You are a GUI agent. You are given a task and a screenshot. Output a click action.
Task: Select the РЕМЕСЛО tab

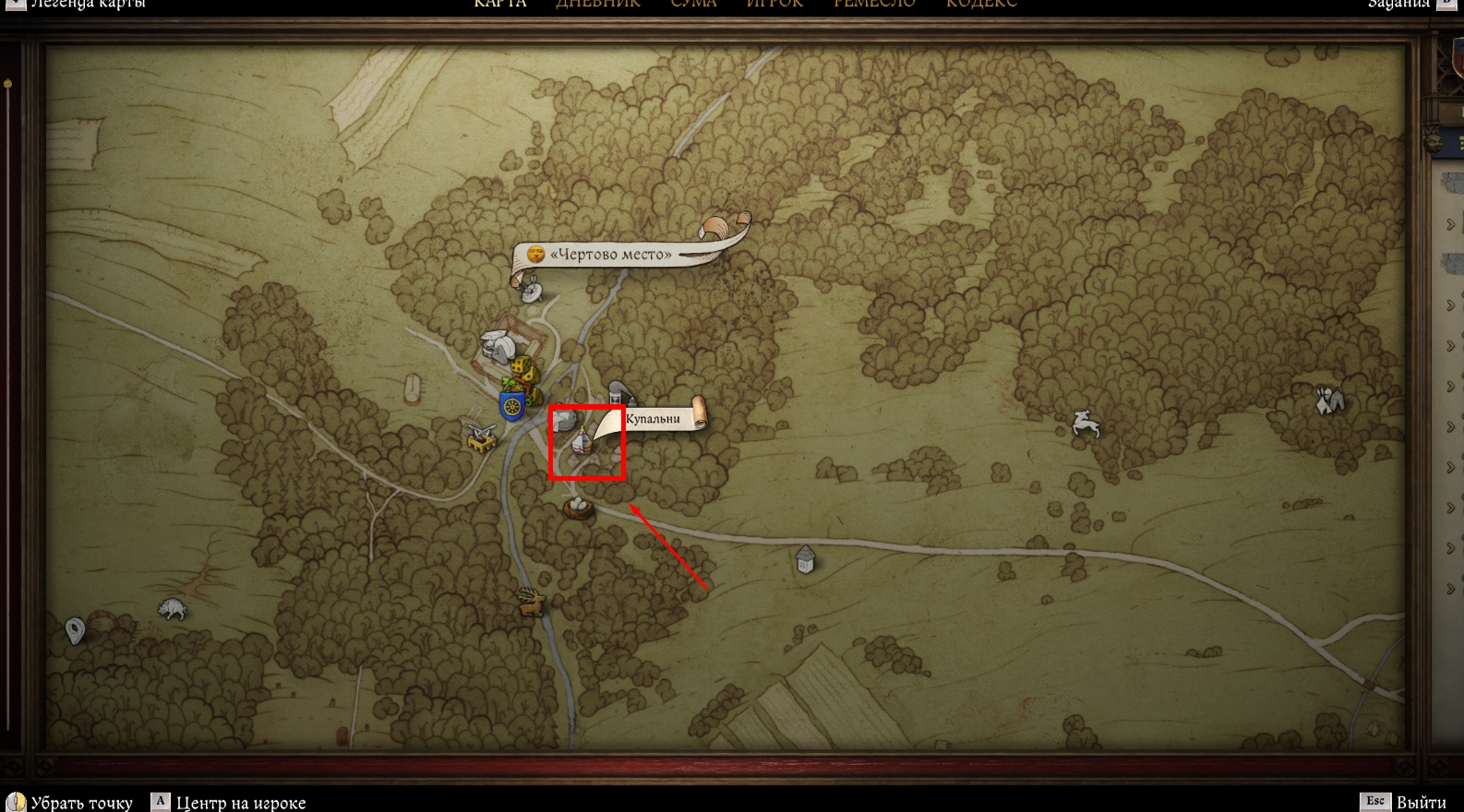coord(874,4)
